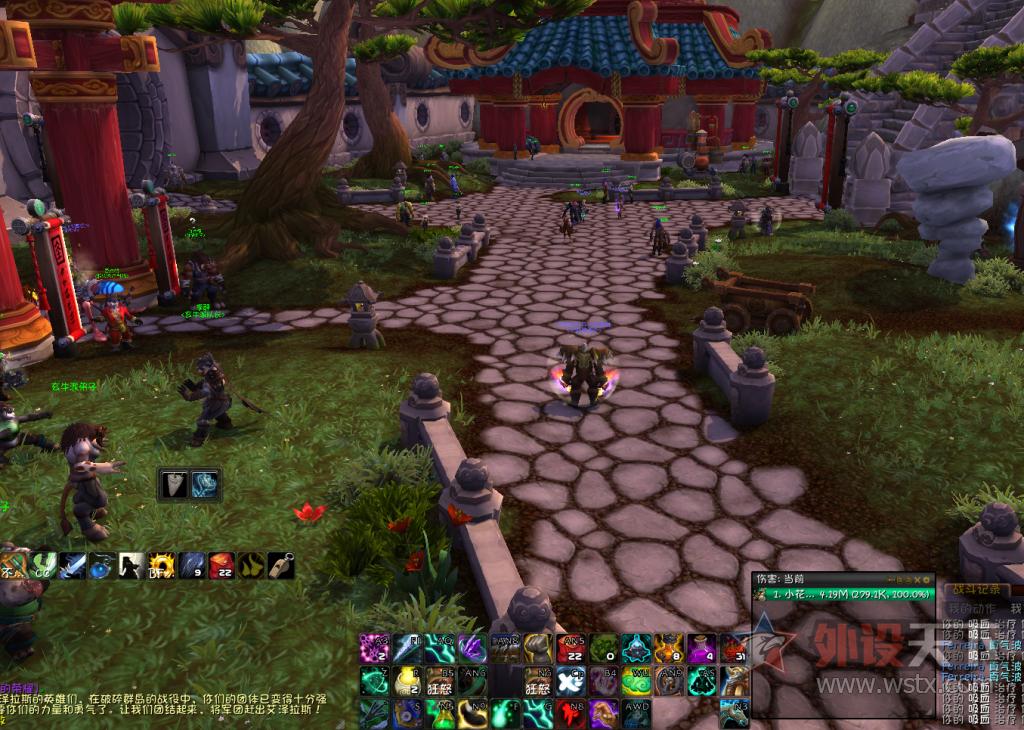Activate the green swirling cloud WU ability

[636, 681]
